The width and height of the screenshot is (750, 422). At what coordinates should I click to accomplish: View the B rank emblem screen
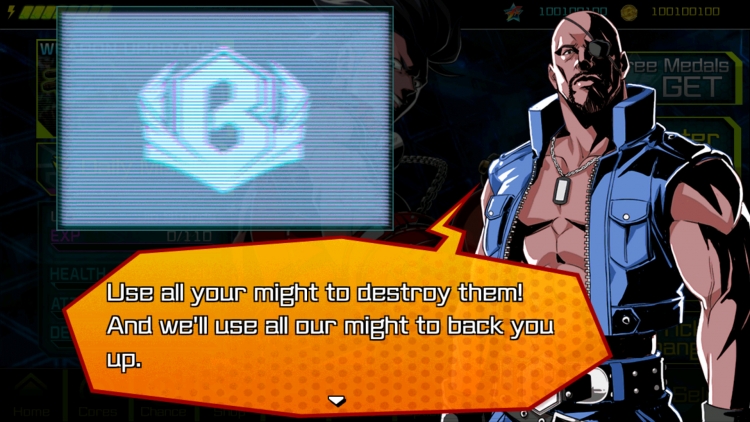(224, 118)
